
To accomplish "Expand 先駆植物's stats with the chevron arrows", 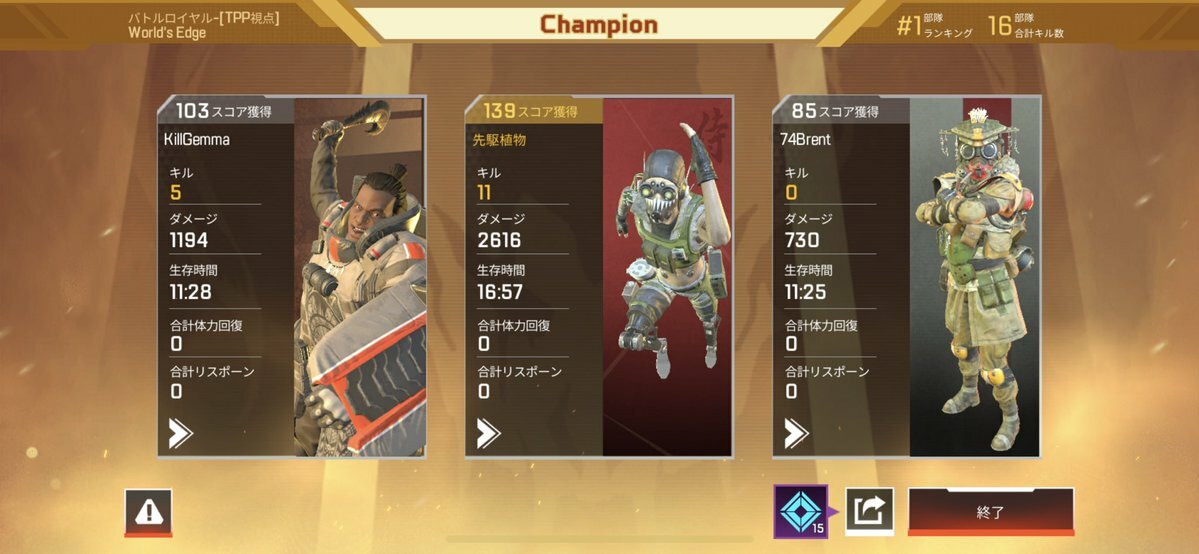I will coord(488,433).
